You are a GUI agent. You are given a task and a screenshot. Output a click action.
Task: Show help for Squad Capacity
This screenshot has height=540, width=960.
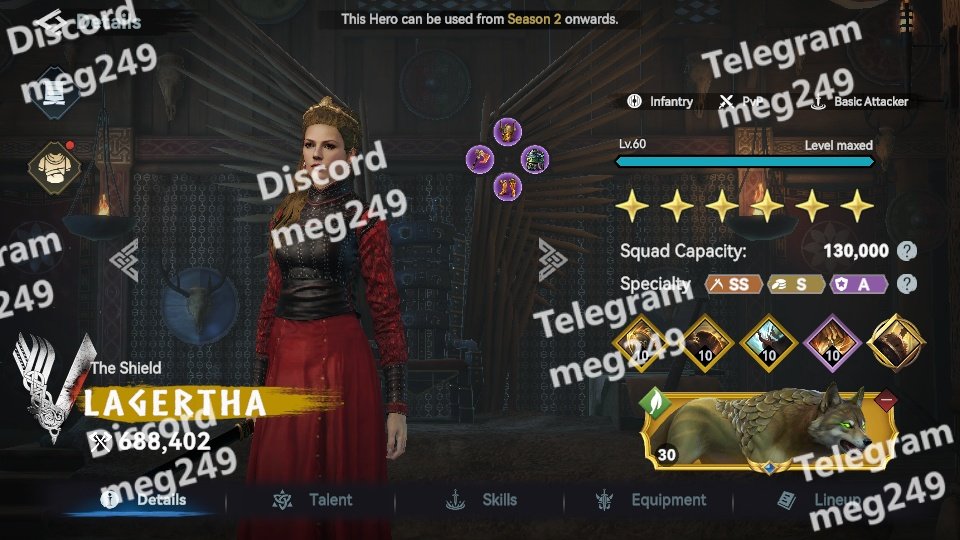[x=906, y=251]
